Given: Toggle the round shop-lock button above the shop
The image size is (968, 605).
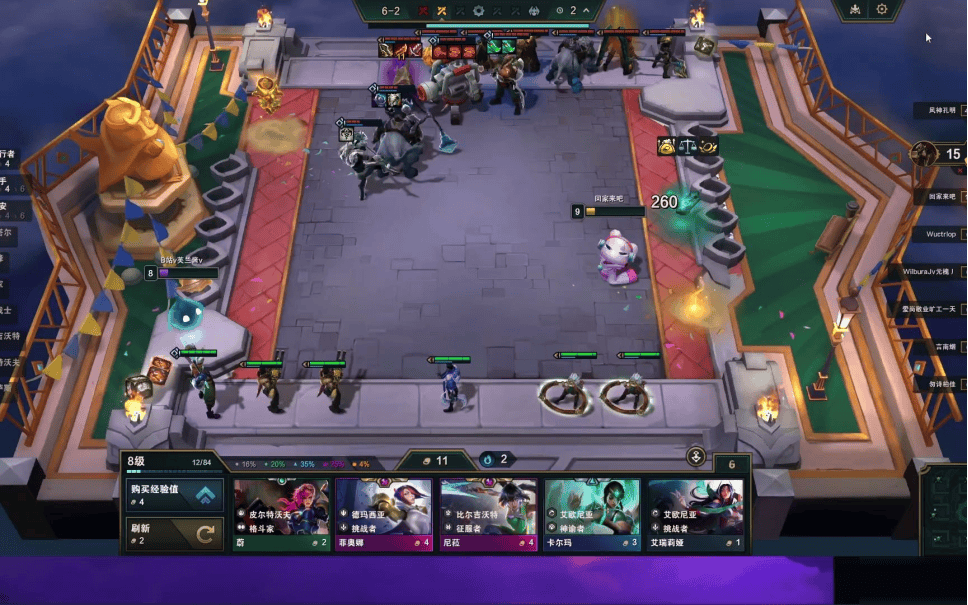Looking at the screenshot, I should (697, 457).
